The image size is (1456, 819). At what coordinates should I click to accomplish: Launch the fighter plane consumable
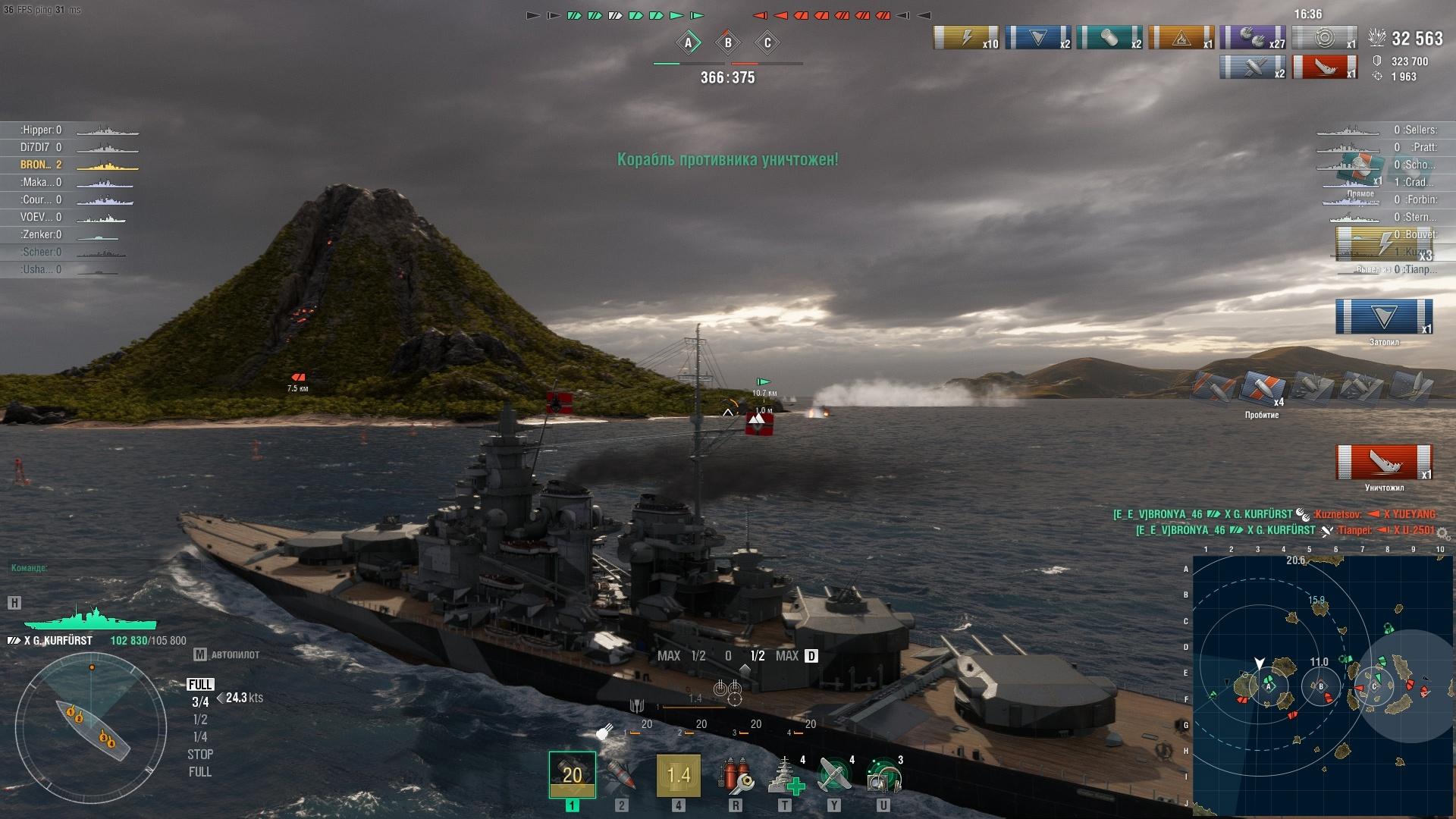[x=834, y=776]
